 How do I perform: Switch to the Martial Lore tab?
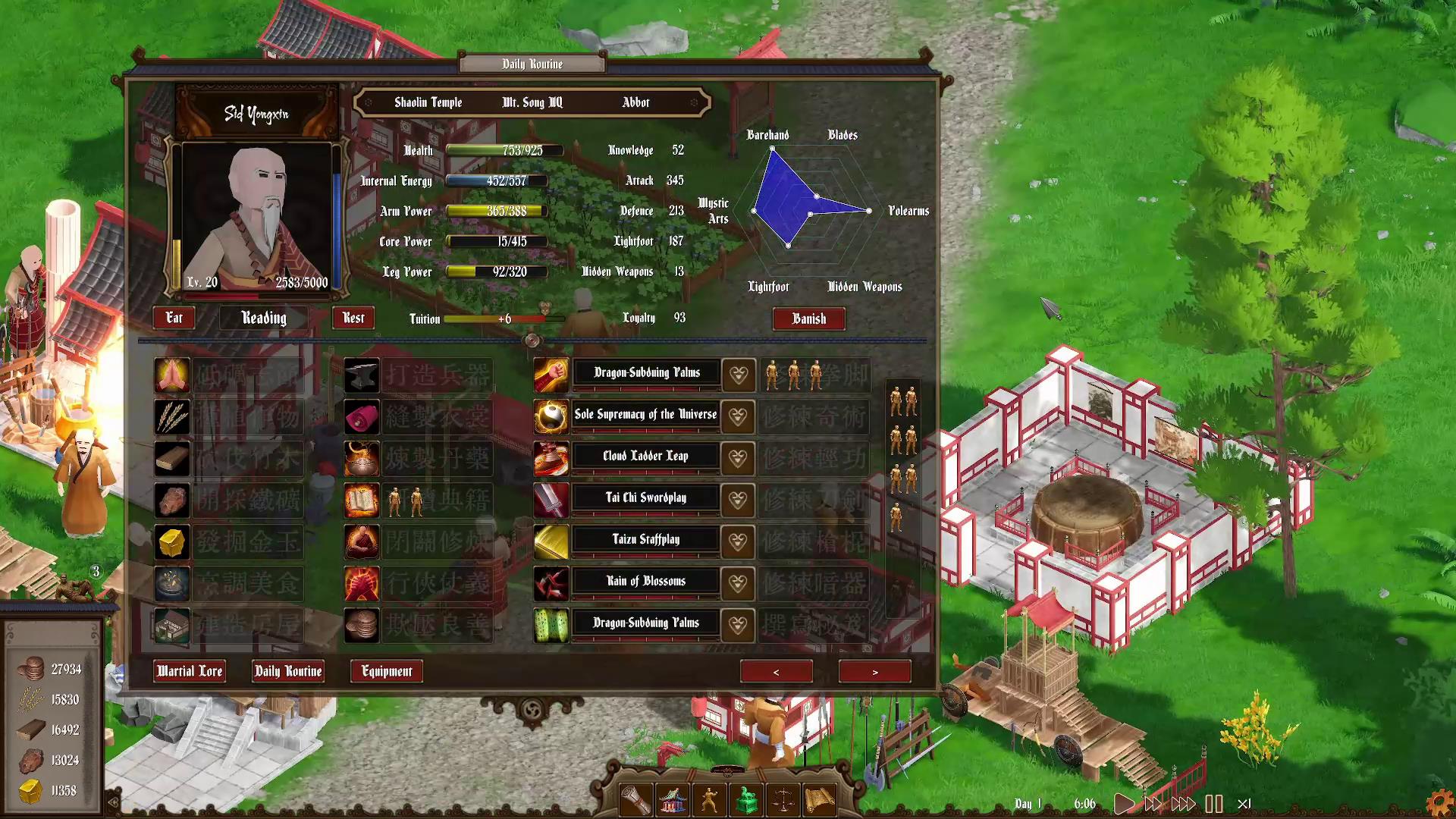[190, 671]
